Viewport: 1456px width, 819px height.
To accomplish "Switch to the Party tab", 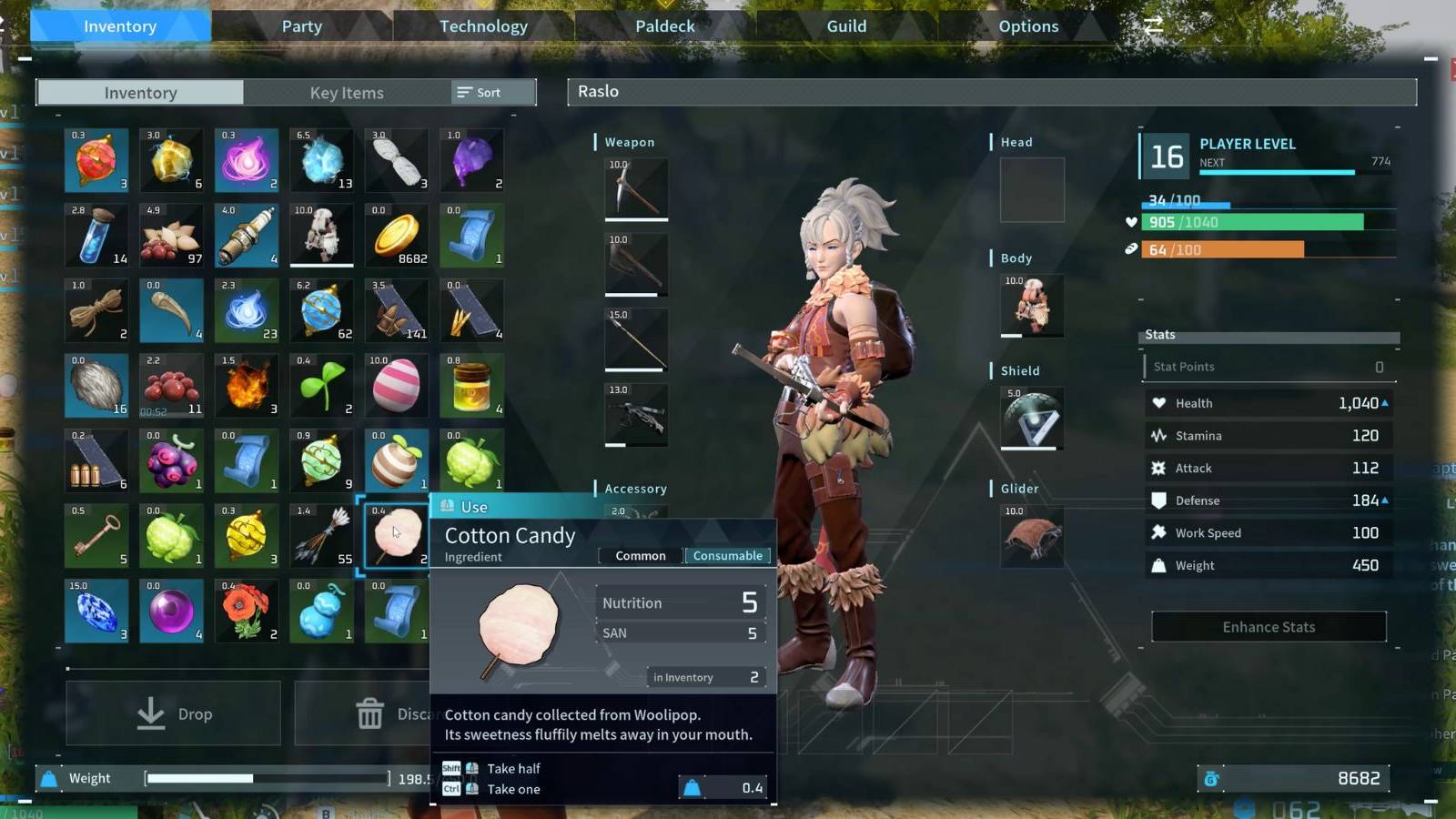I will pyautogui.click(x=301, y=26).
